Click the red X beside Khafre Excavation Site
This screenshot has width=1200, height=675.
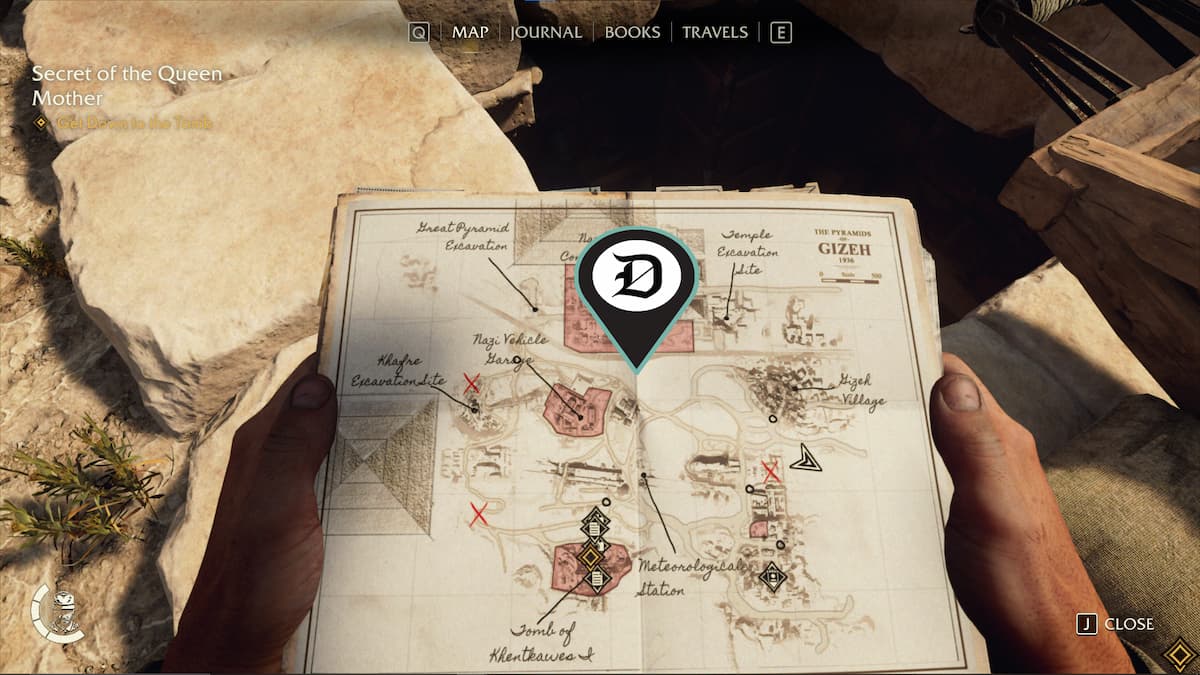pos(472,382)
